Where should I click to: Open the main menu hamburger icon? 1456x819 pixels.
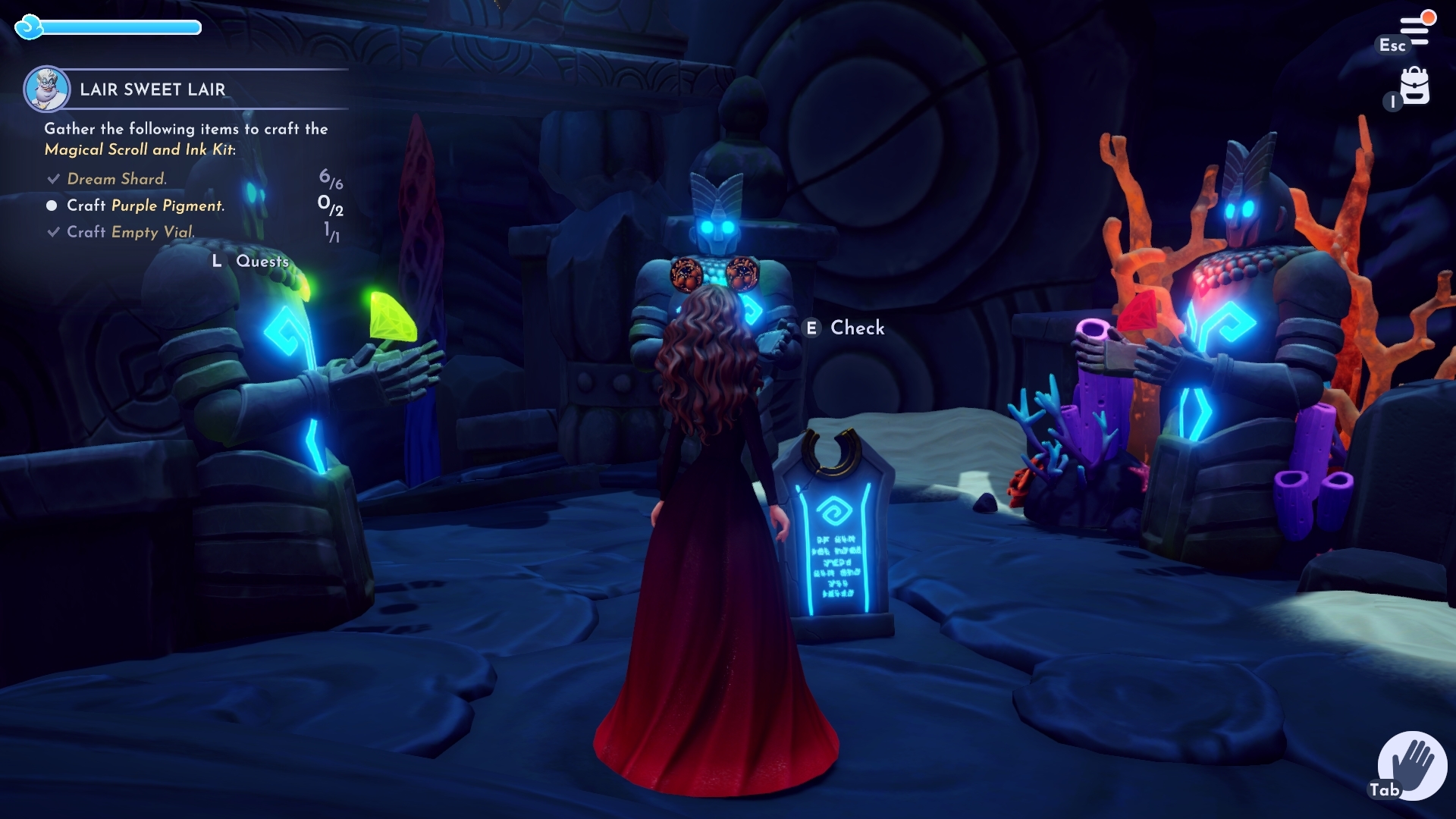click(1414, 30)
